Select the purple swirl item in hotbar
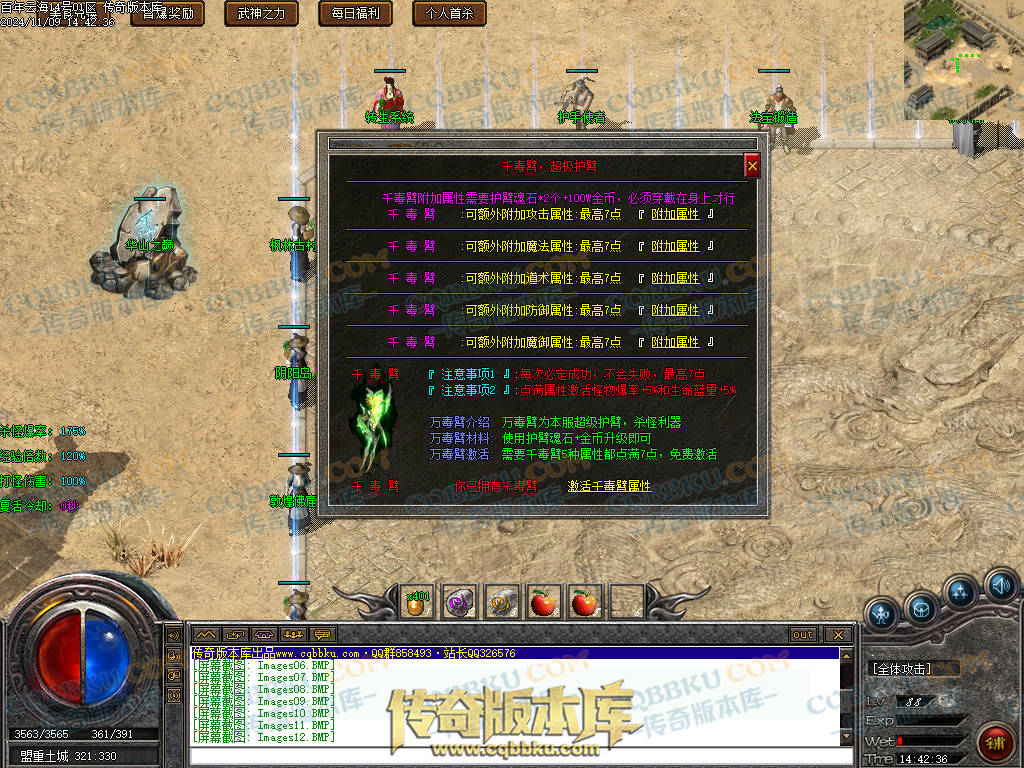Screen dimensions: 1024x768 coord(459,602)
